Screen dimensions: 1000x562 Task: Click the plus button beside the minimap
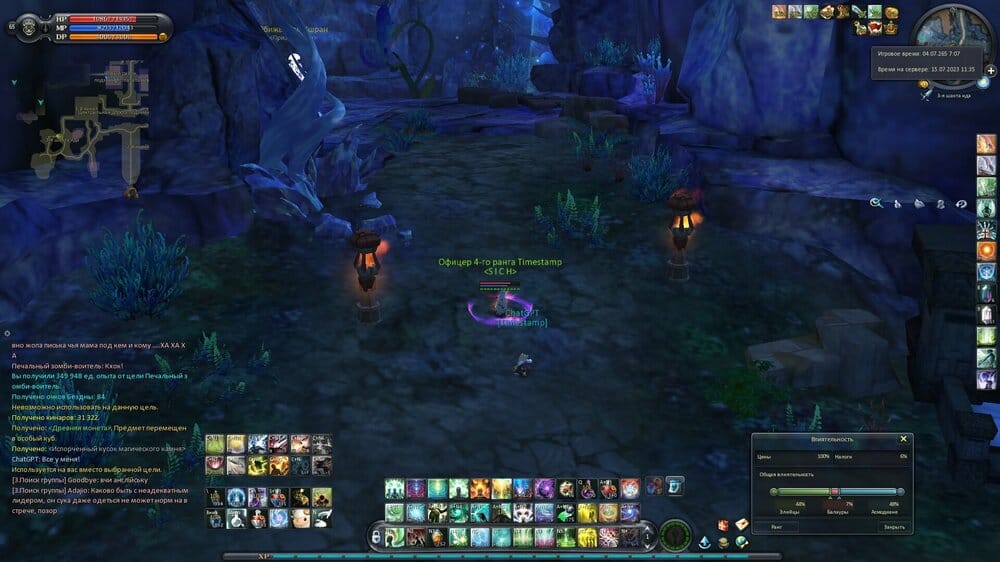[990, 70]
